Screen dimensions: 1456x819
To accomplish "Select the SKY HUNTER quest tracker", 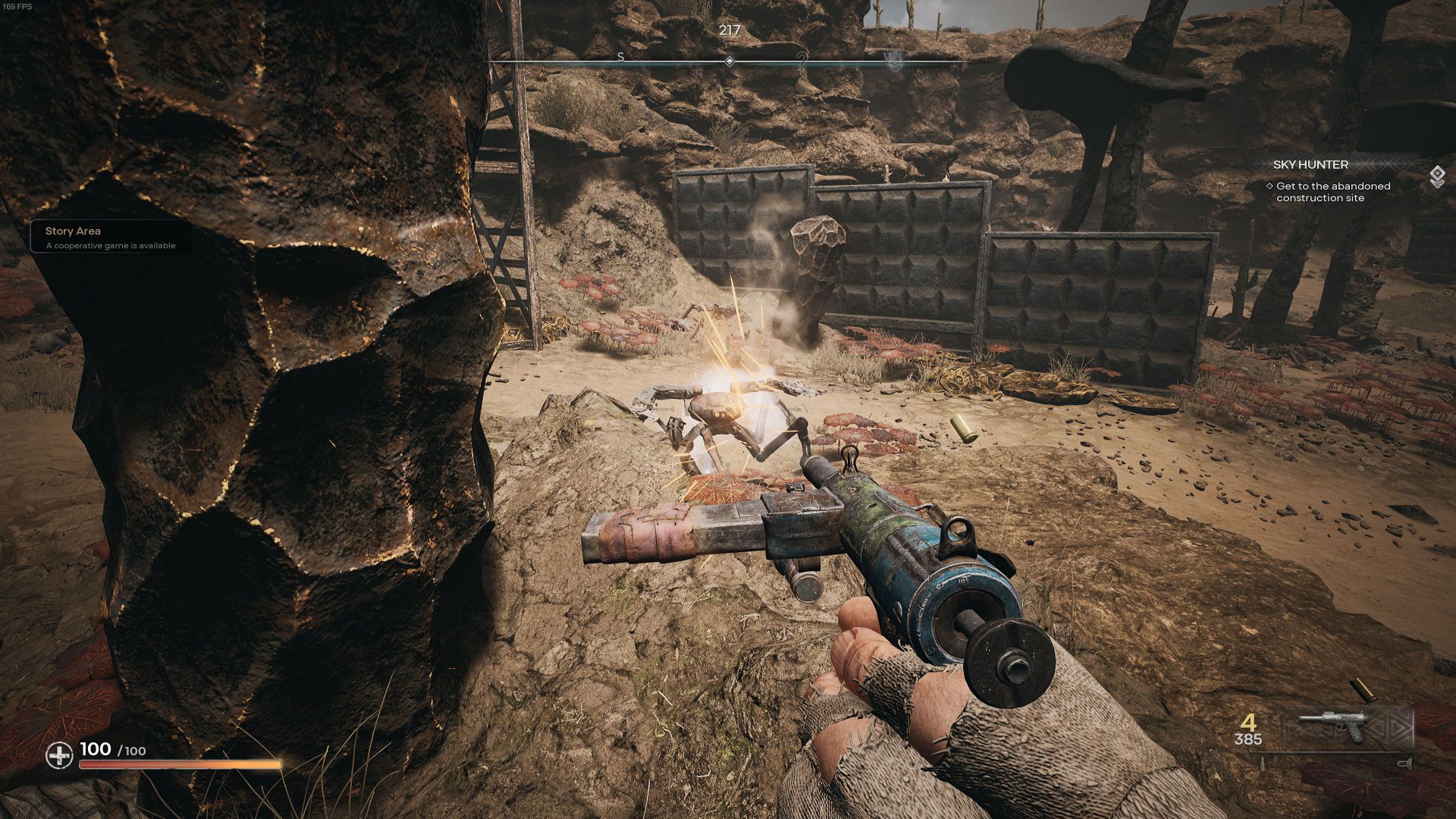I will (x=1301, y=165).
